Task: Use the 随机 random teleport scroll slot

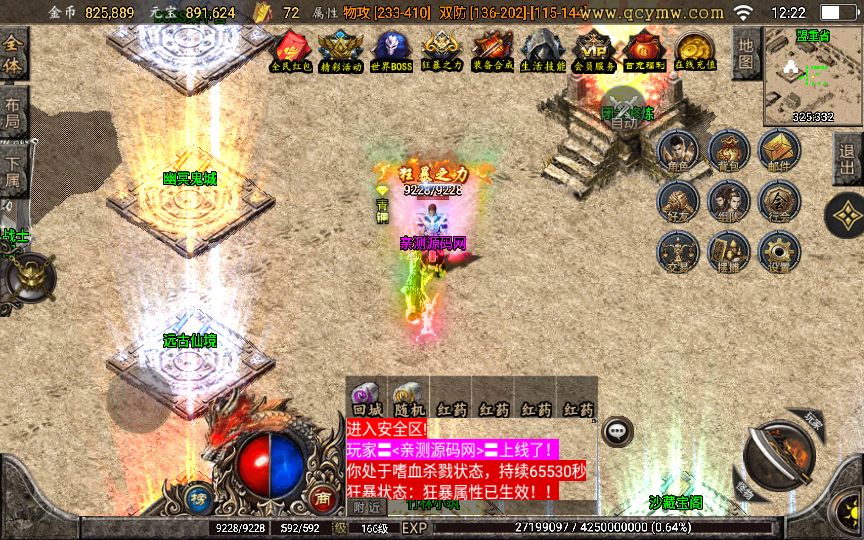Action: (x=408, y=398)
